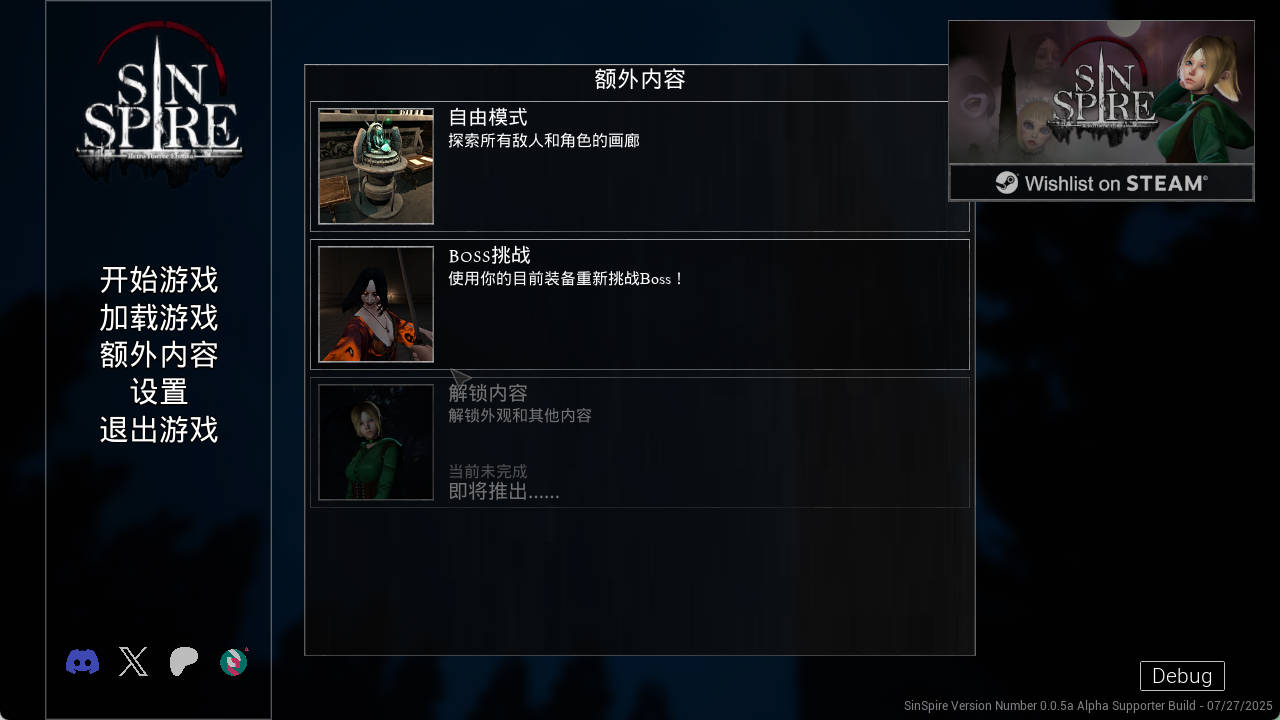Image resolution: width=1280 pixels, height=720 pixels.
Task: Click the SinSpire key art promo image
Action: pyautogui.click(x=1100, y=95)
